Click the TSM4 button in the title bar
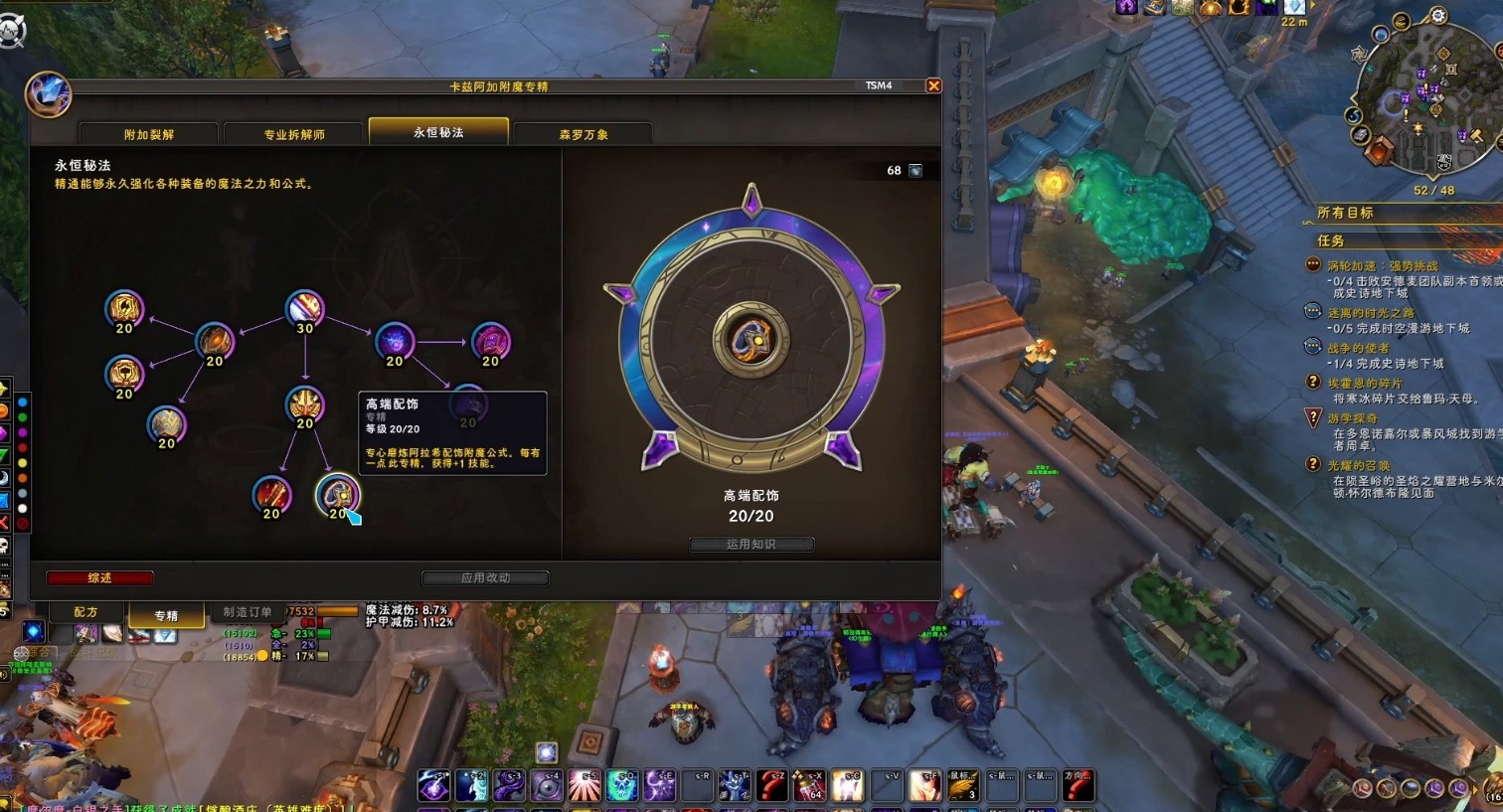Viewport: 1503px width, 812px height. [879, 85]
